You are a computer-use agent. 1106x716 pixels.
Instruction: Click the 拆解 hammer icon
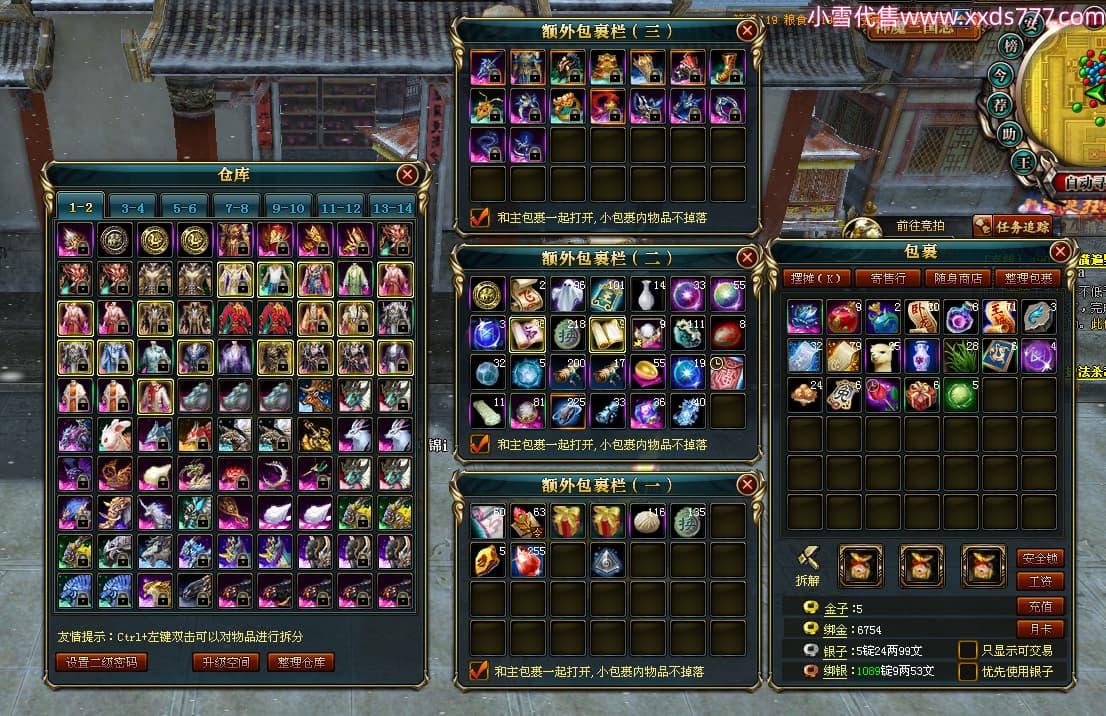tap(808, 557)
